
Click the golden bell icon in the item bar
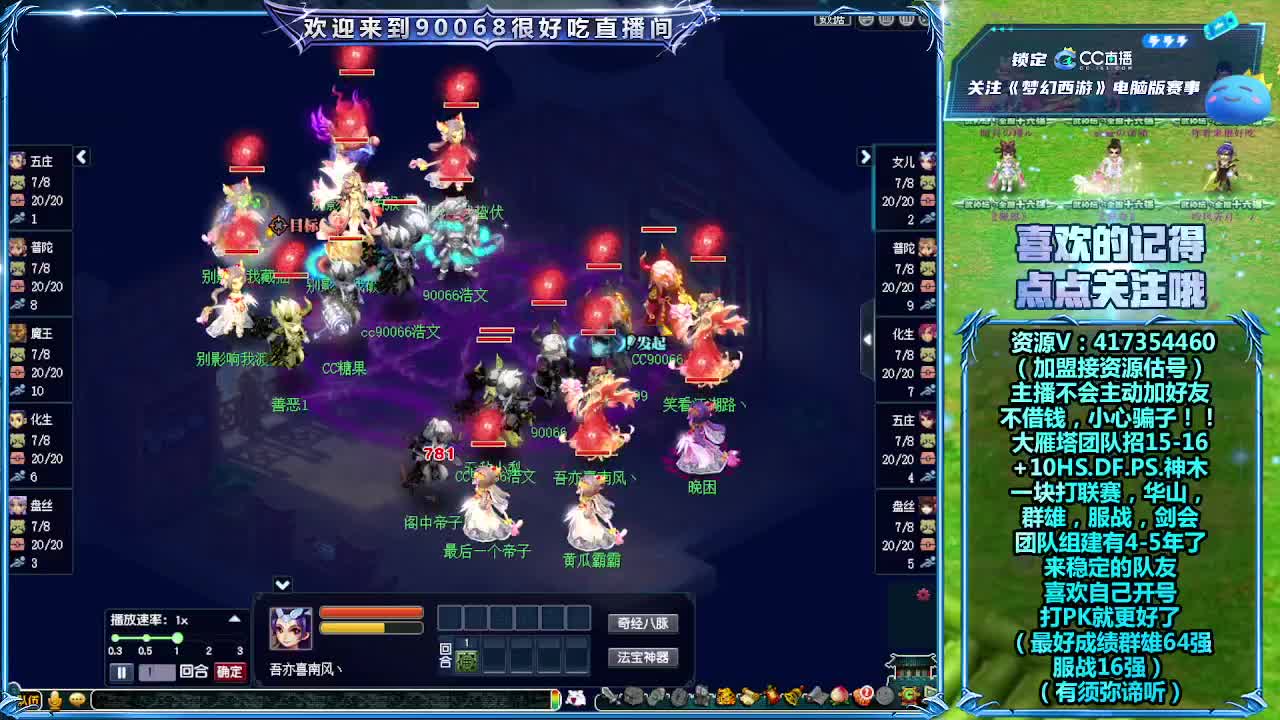click(x=790, y=696)
